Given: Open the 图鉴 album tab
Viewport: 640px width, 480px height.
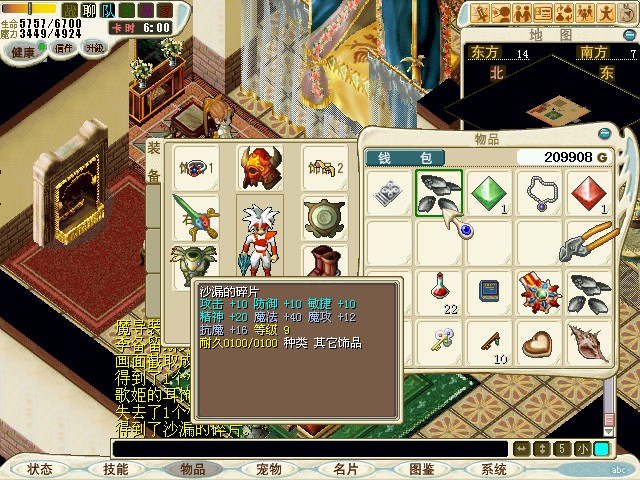Looking at the screenshot, I should (422, 468).
